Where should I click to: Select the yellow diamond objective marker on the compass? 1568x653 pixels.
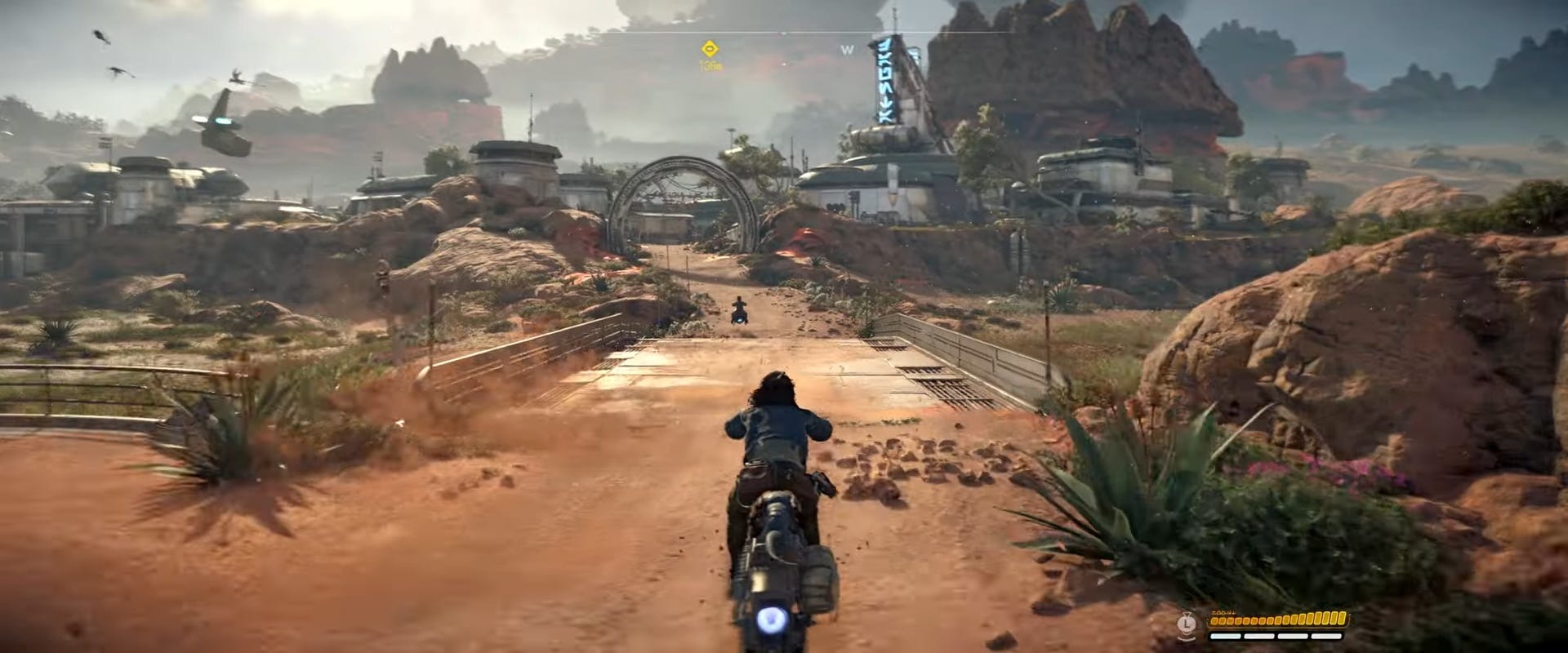pos(708,48)
